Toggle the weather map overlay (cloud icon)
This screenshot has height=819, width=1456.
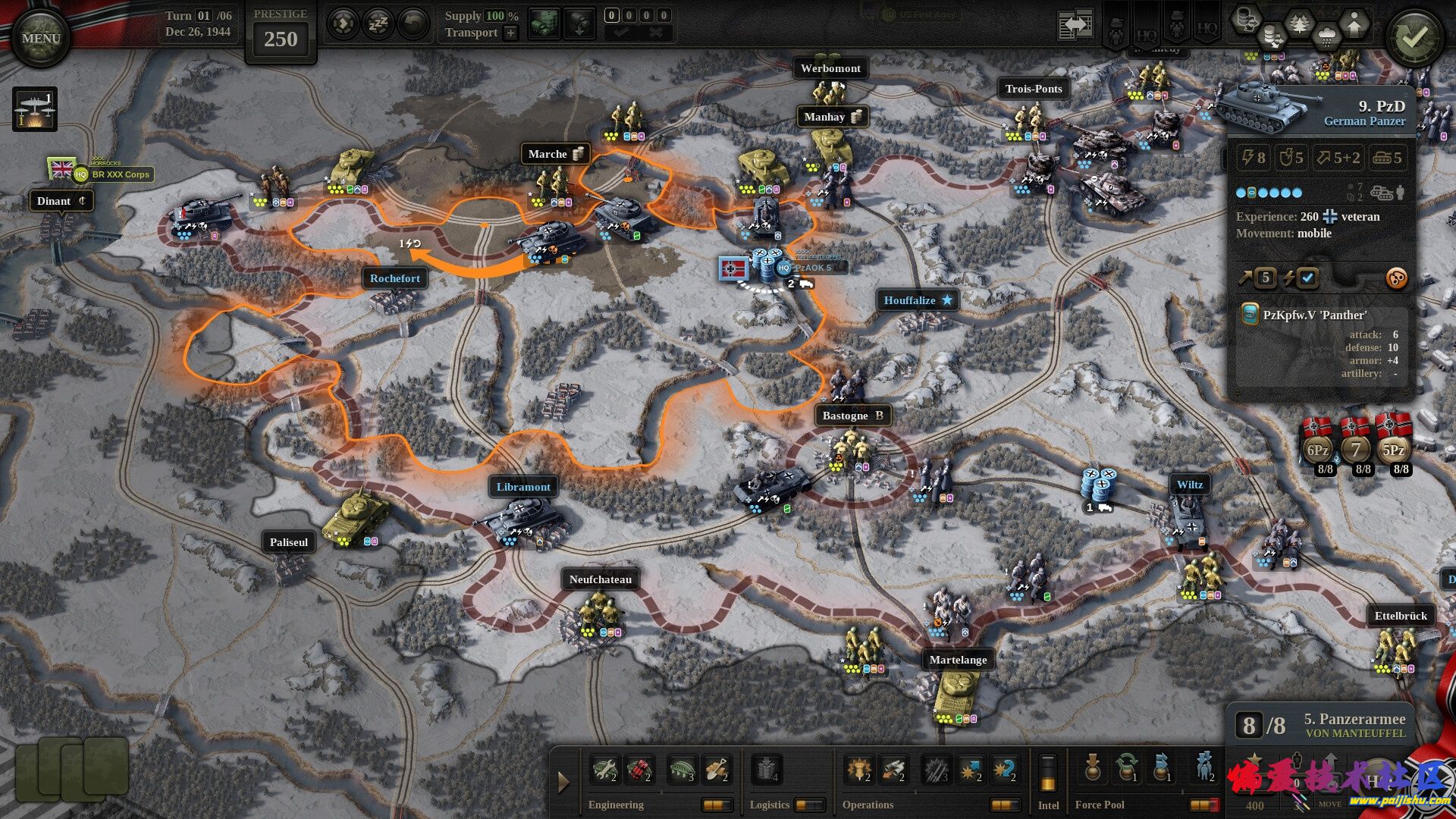(x=1326, y=36)
